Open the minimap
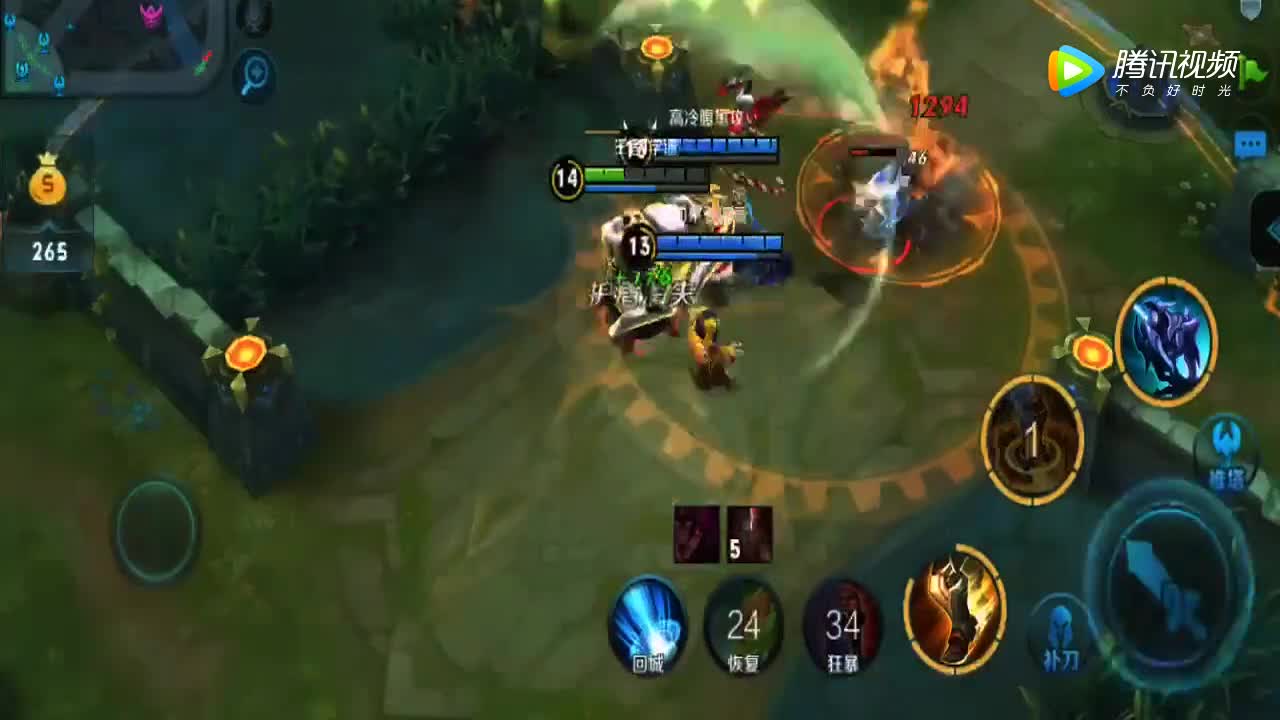1280x720 pixels. point(110,45)
